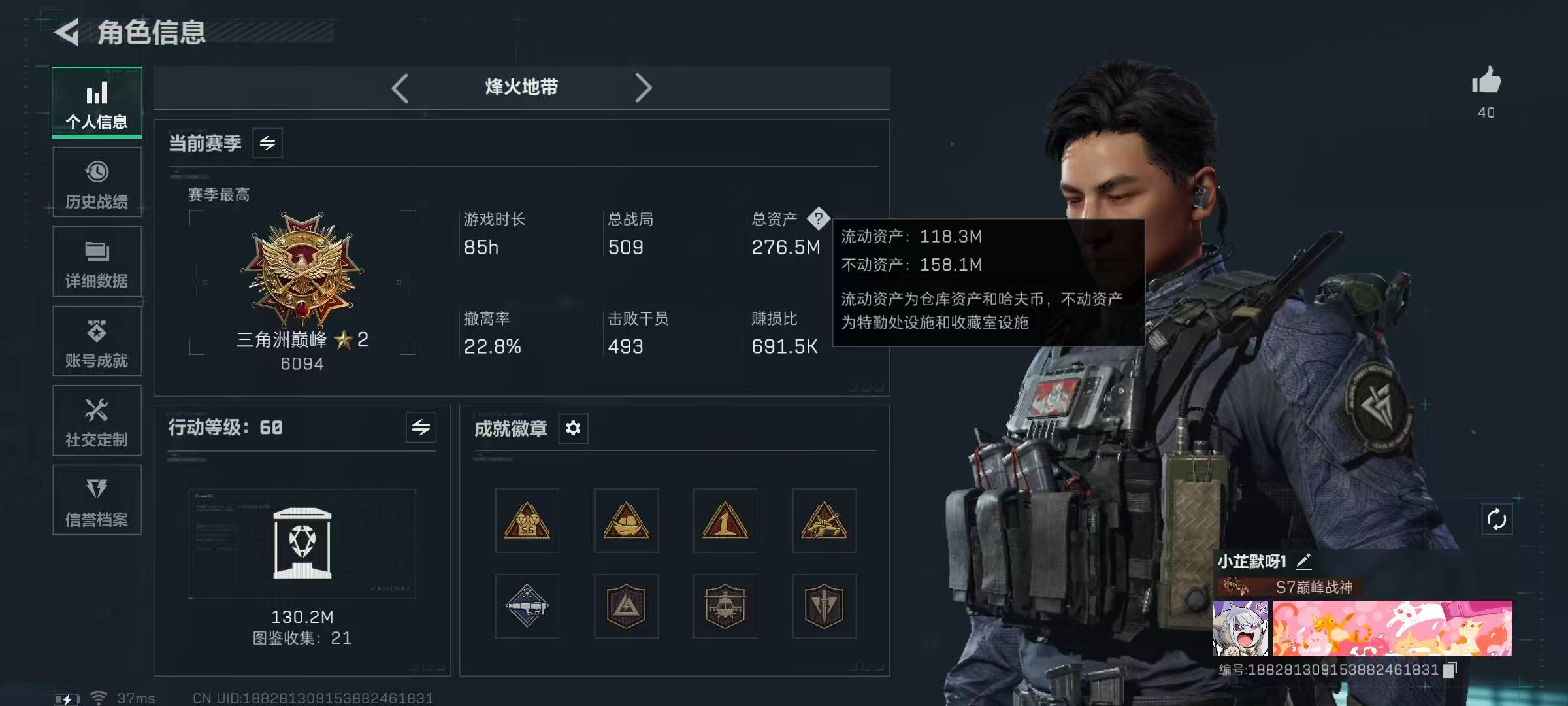
Task: Go to the 社交定制 tab
Action: coord(97,420)
